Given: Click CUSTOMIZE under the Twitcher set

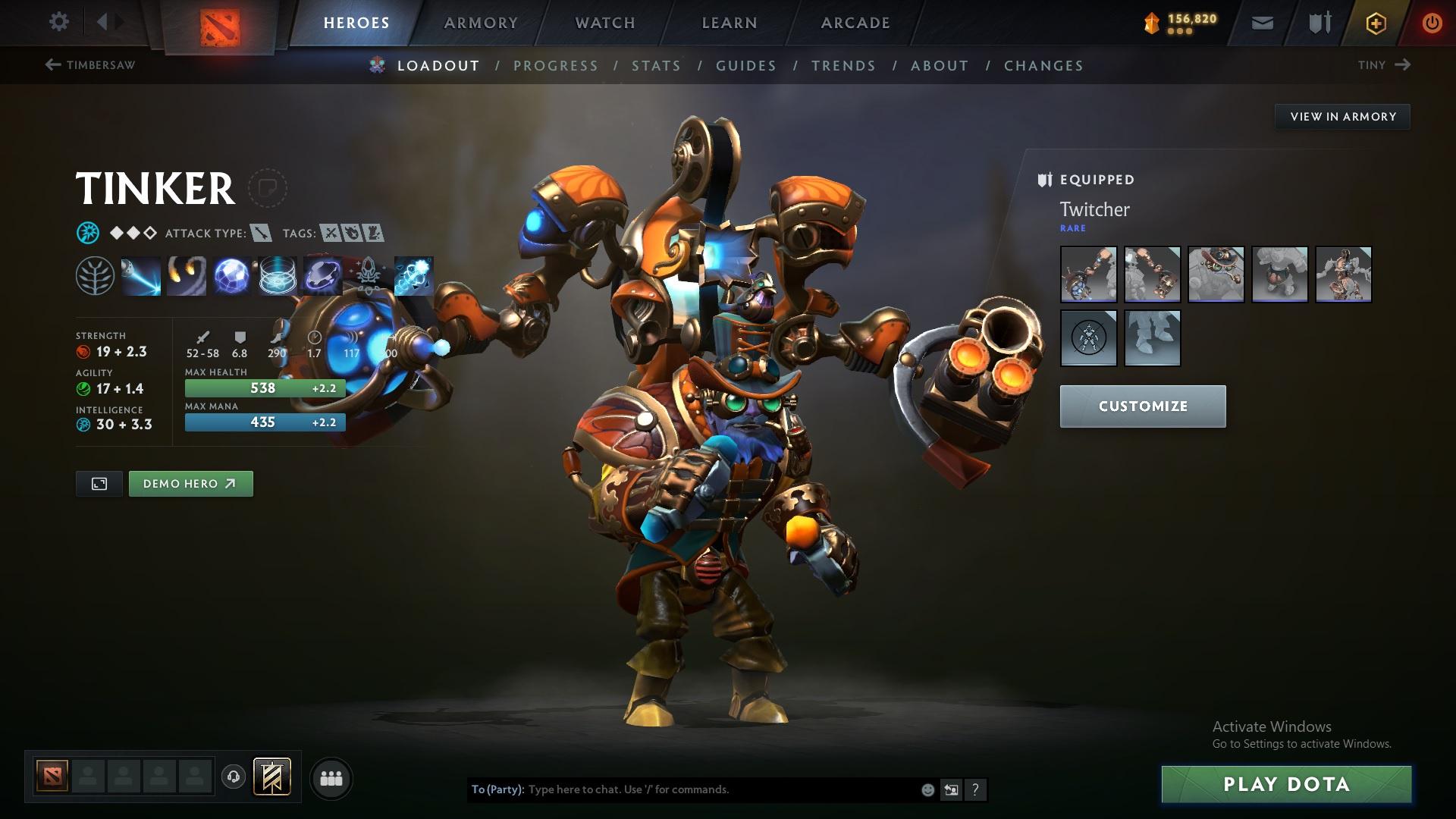Looking at the screenshot, I should click(1142, 406).
